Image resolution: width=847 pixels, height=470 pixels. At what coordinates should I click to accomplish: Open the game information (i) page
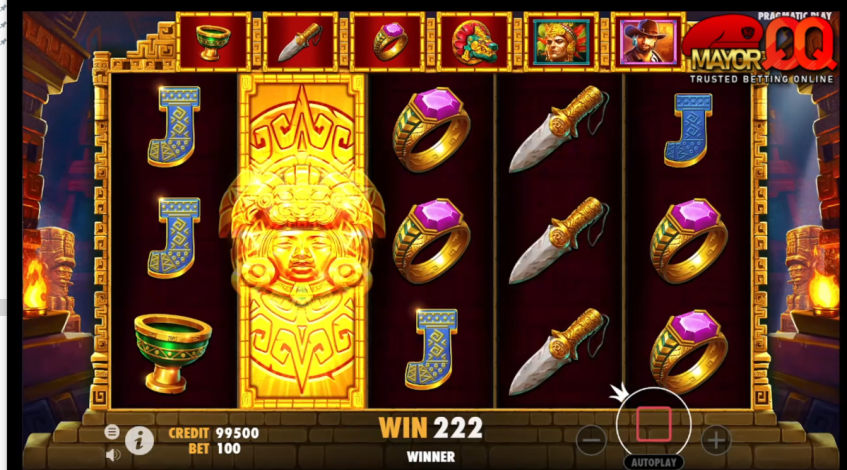pyautogui.click(x=139, y=439)
